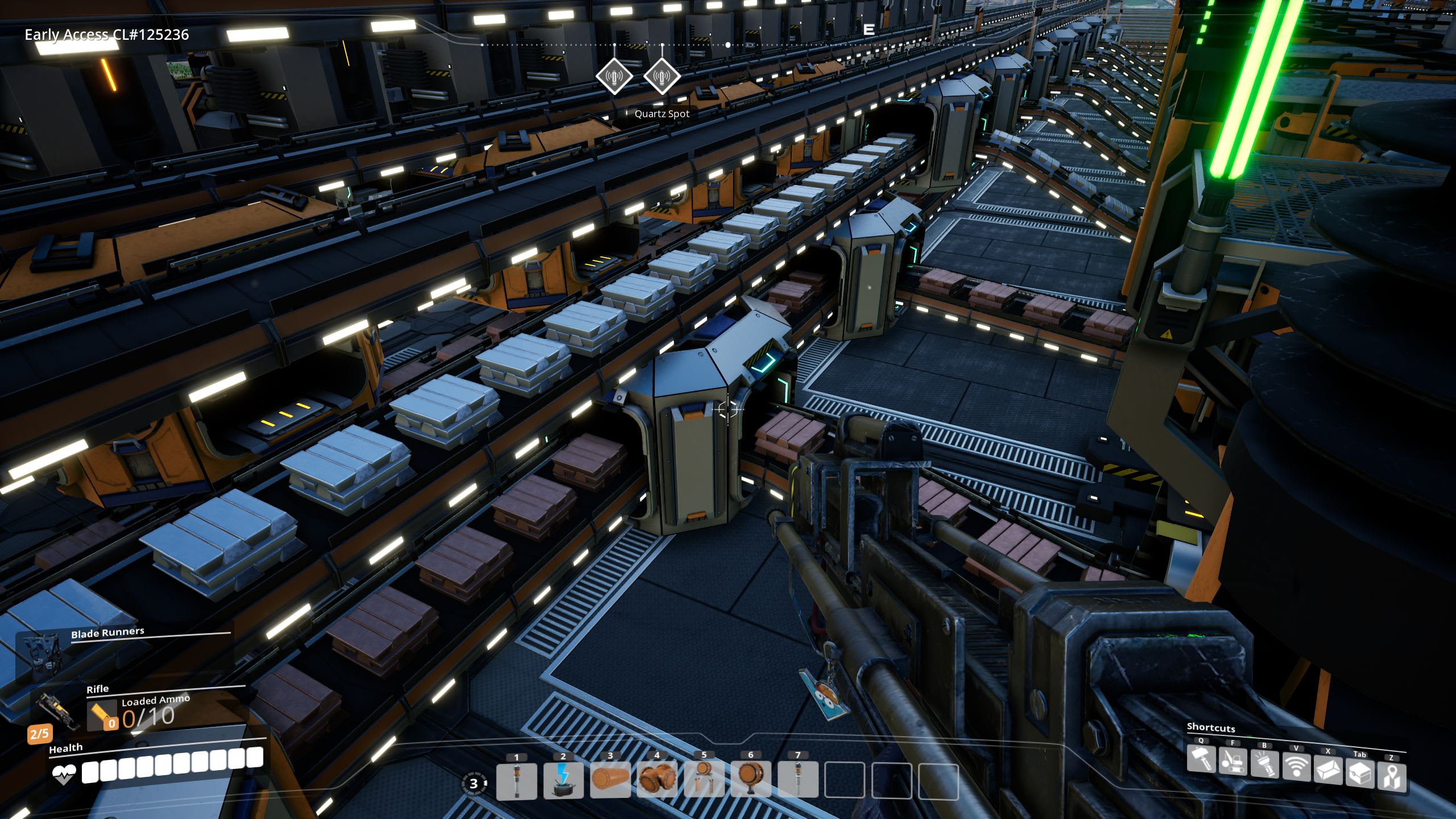This screenshot has height=819, width=1456.
Task: Select the pipe on stand in slot 6
Action: point(750,780)
